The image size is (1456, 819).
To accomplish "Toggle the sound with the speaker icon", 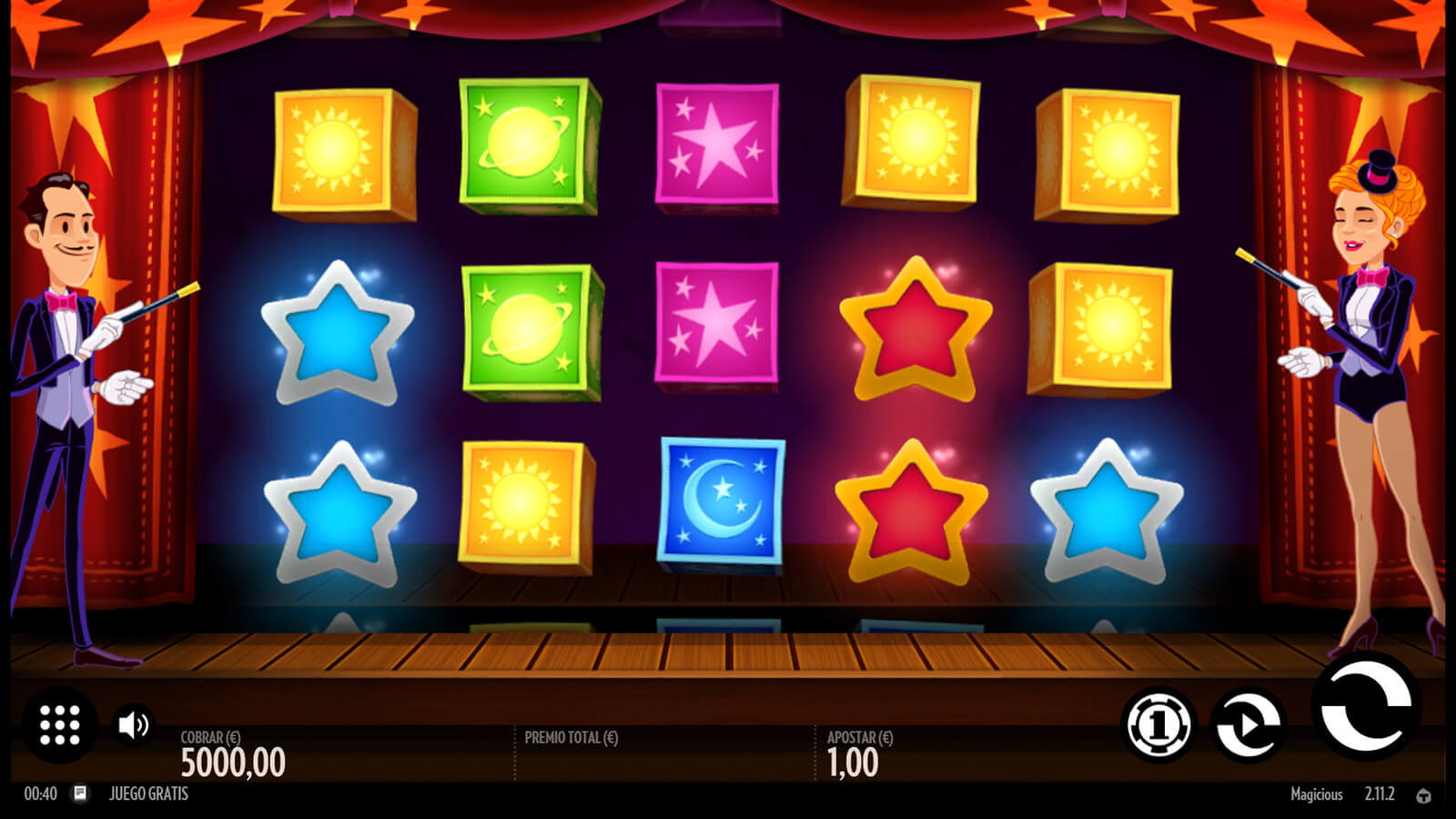I will click(134, 724).
